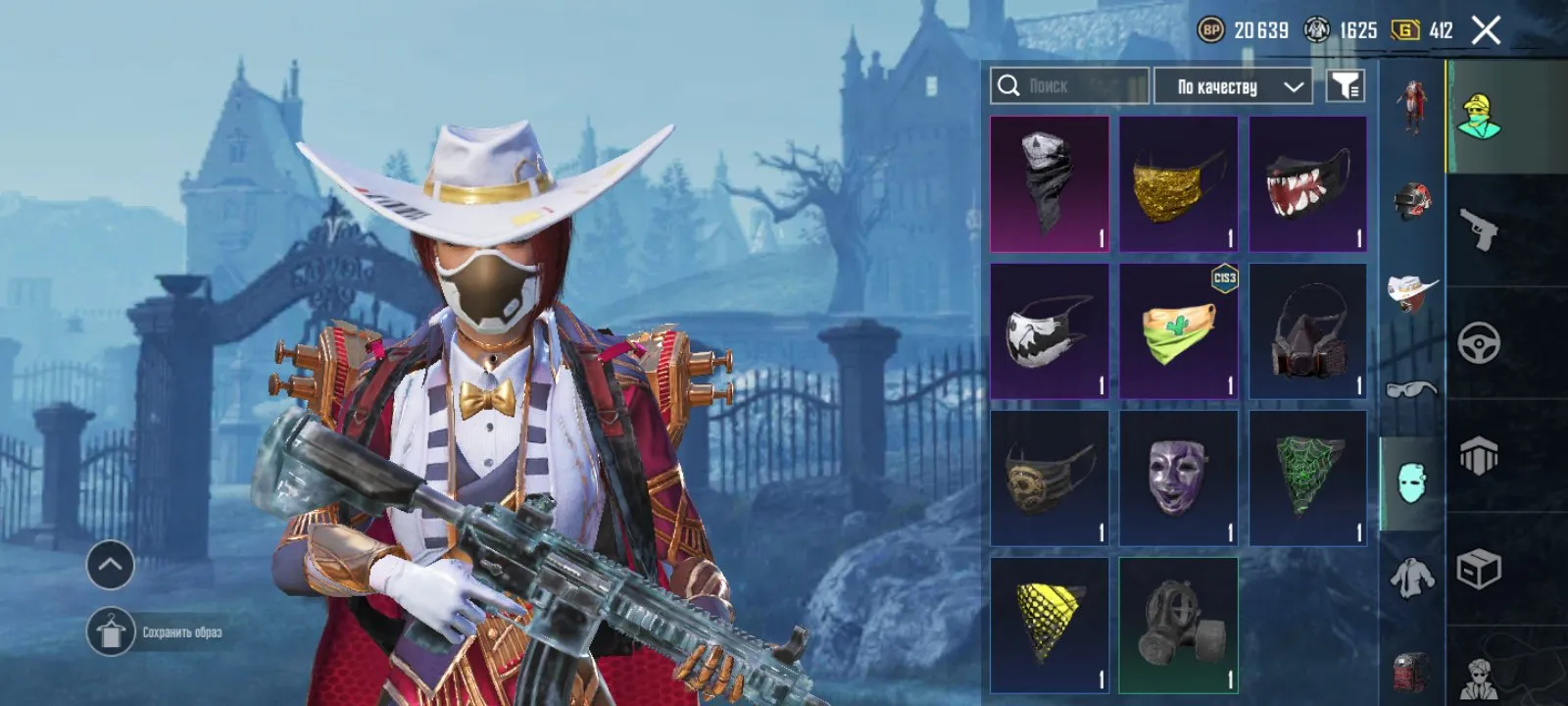Click the Поиск search input field
Image resolution: width=1568 pixels, height=706 pixels.
point(1078,85)
